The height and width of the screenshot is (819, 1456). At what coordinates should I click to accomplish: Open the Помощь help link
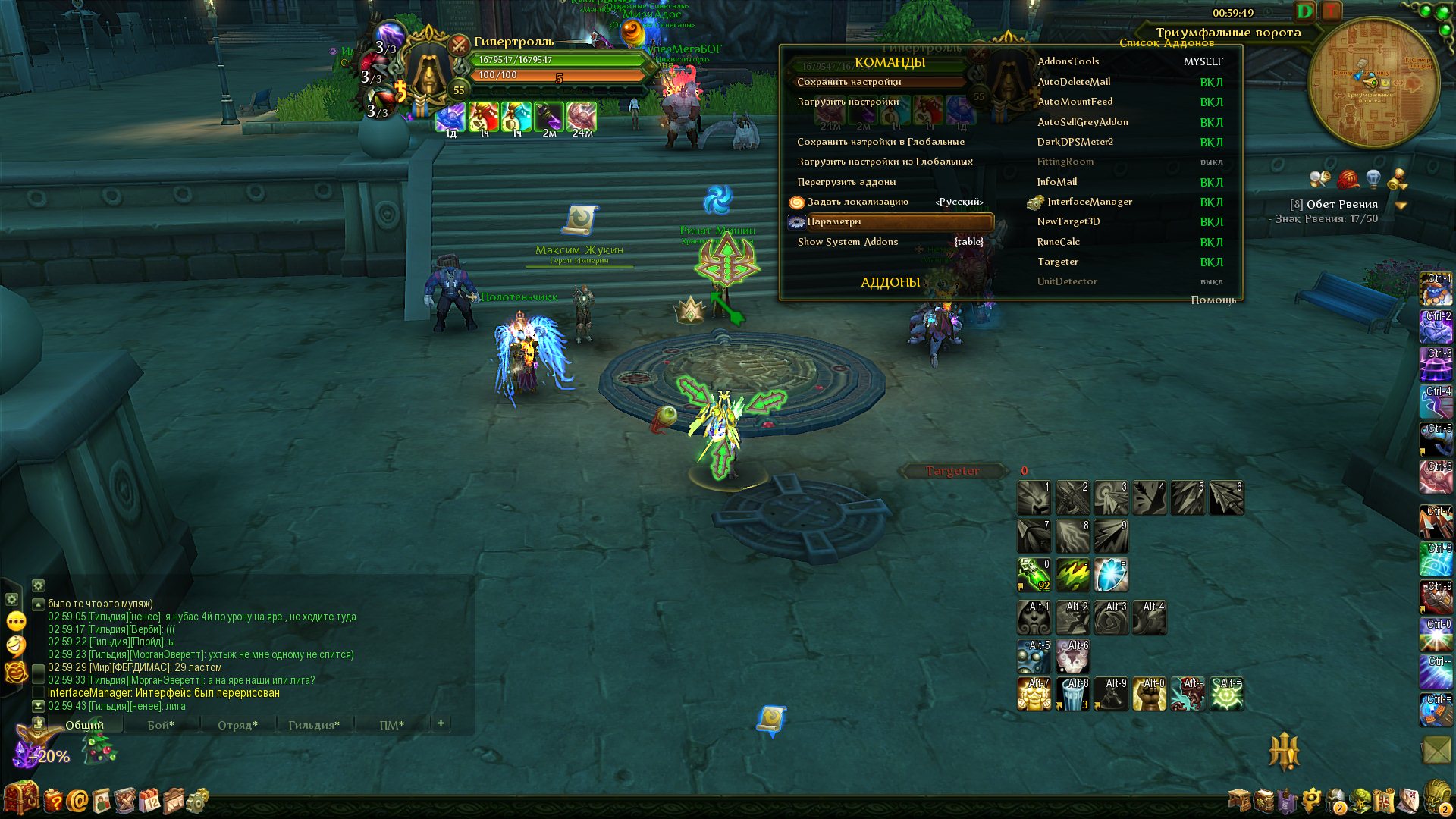(x=1213, y=300)
